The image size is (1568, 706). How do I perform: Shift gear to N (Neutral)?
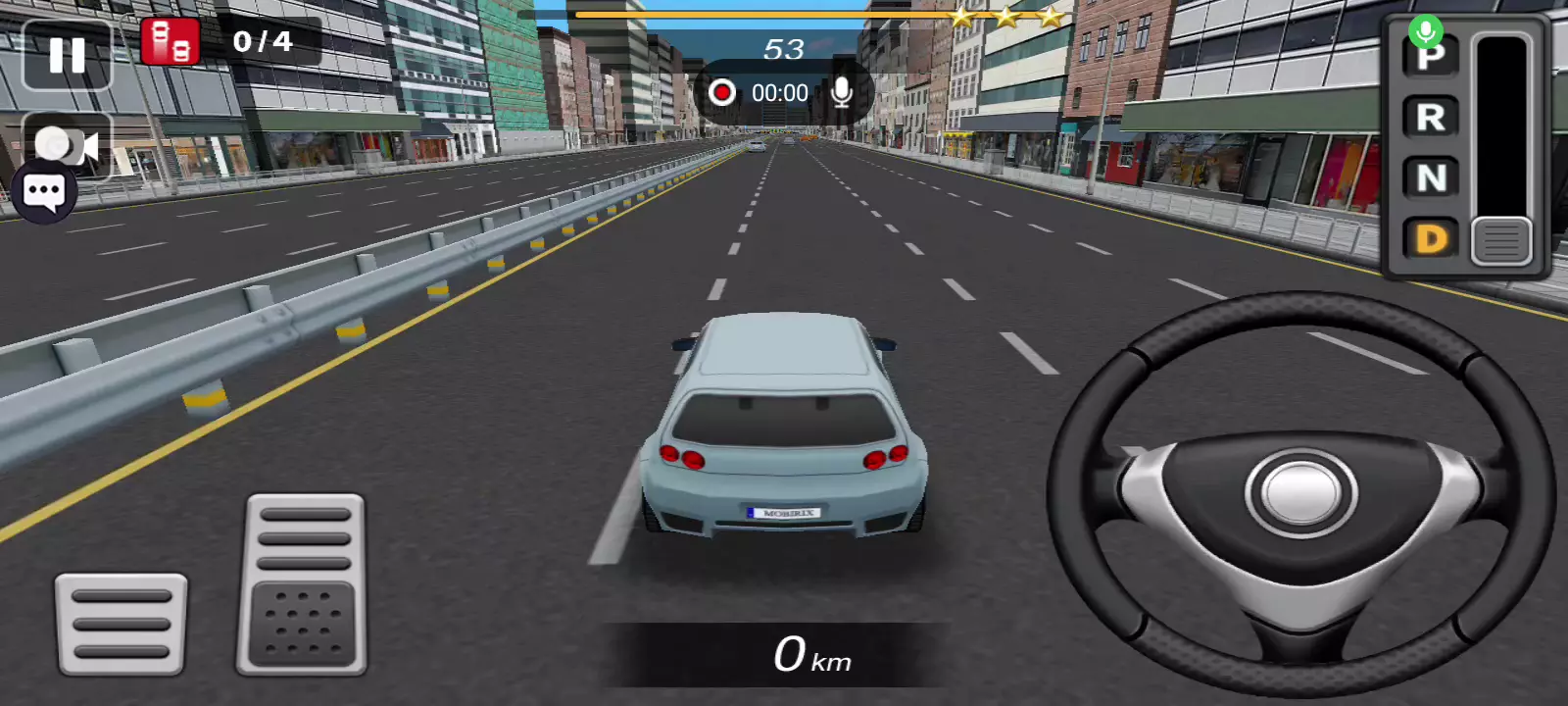pos(1431,177)
